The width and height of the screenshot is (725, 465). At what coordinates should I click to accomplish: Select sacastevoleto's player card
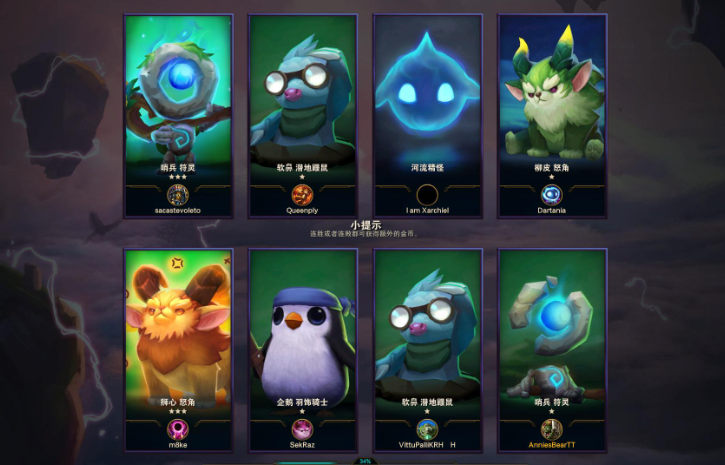[178, 114]
